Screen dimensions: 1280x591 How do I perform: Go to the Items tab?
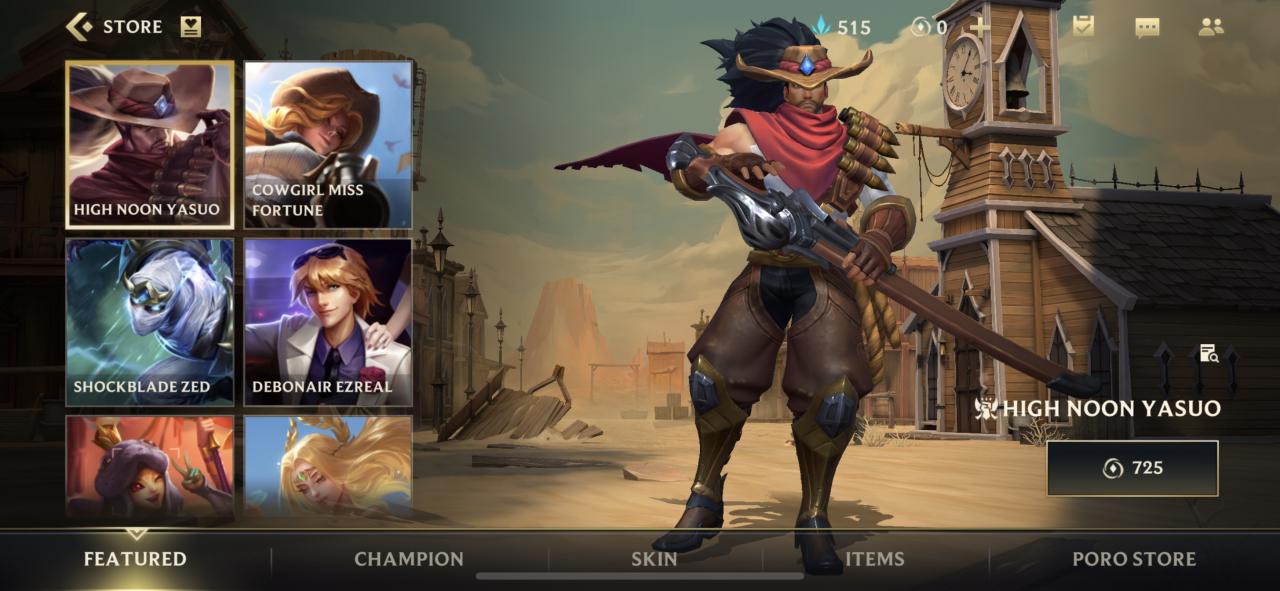pos(874,559)
